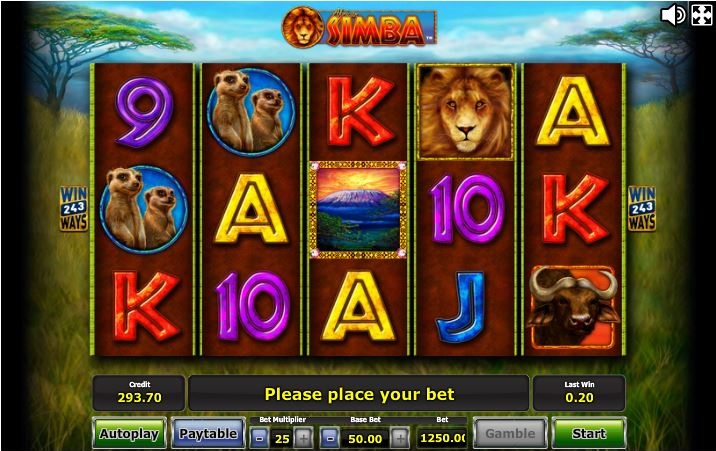Raise the Base Bet with plus
The image size is (716, 451).
(x=400, y=438)
